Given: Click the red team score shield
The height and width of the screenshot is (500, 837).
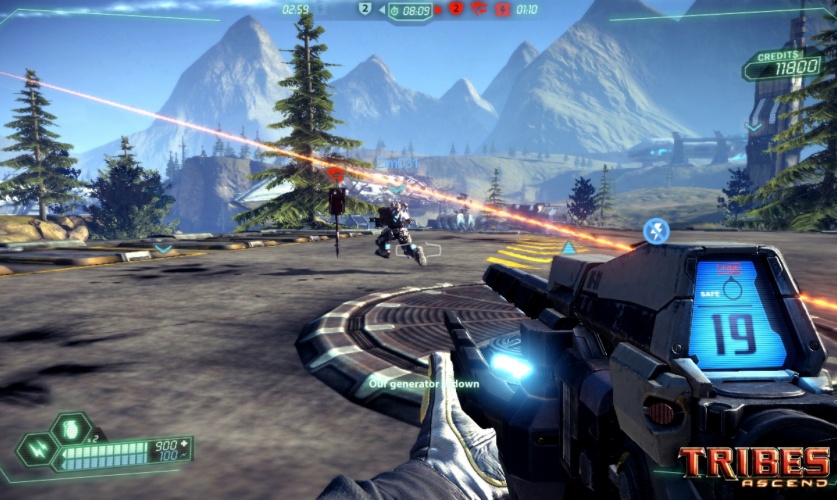Looking at the screenshot, I should (455, 9).
